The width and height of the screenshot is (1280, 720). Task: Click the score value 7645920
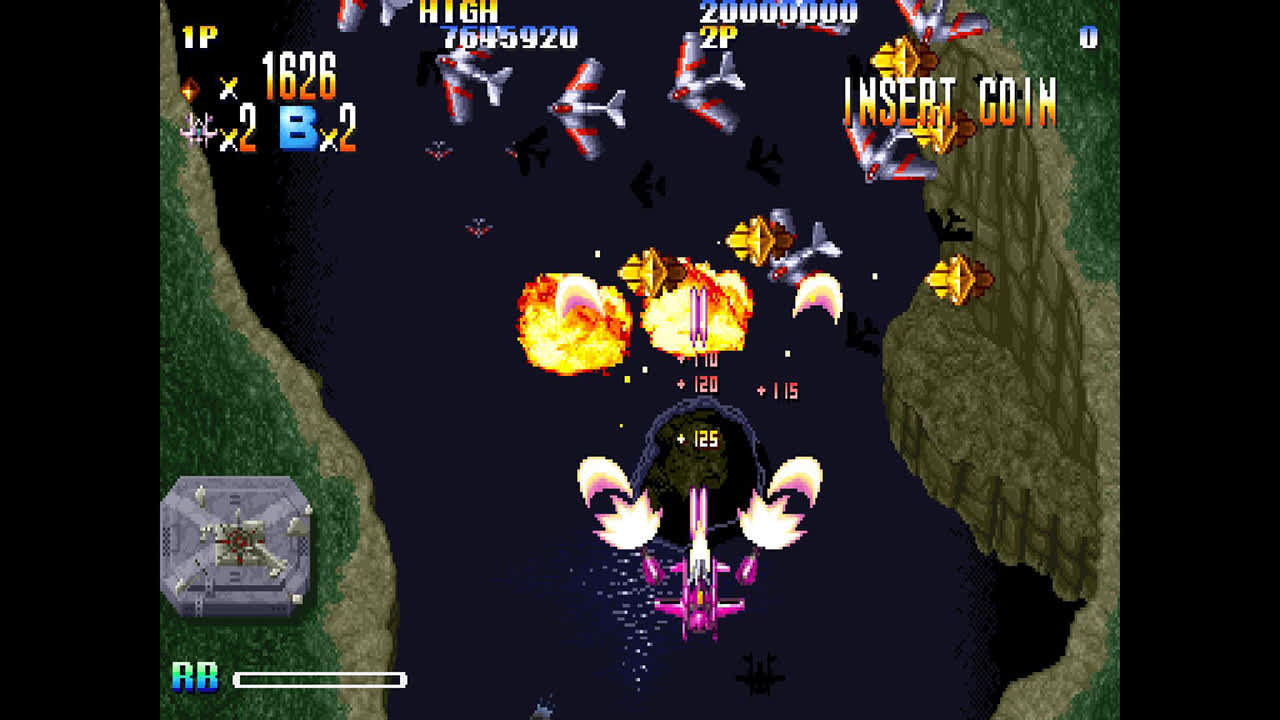pyautogui.click(x=508, y=35)
